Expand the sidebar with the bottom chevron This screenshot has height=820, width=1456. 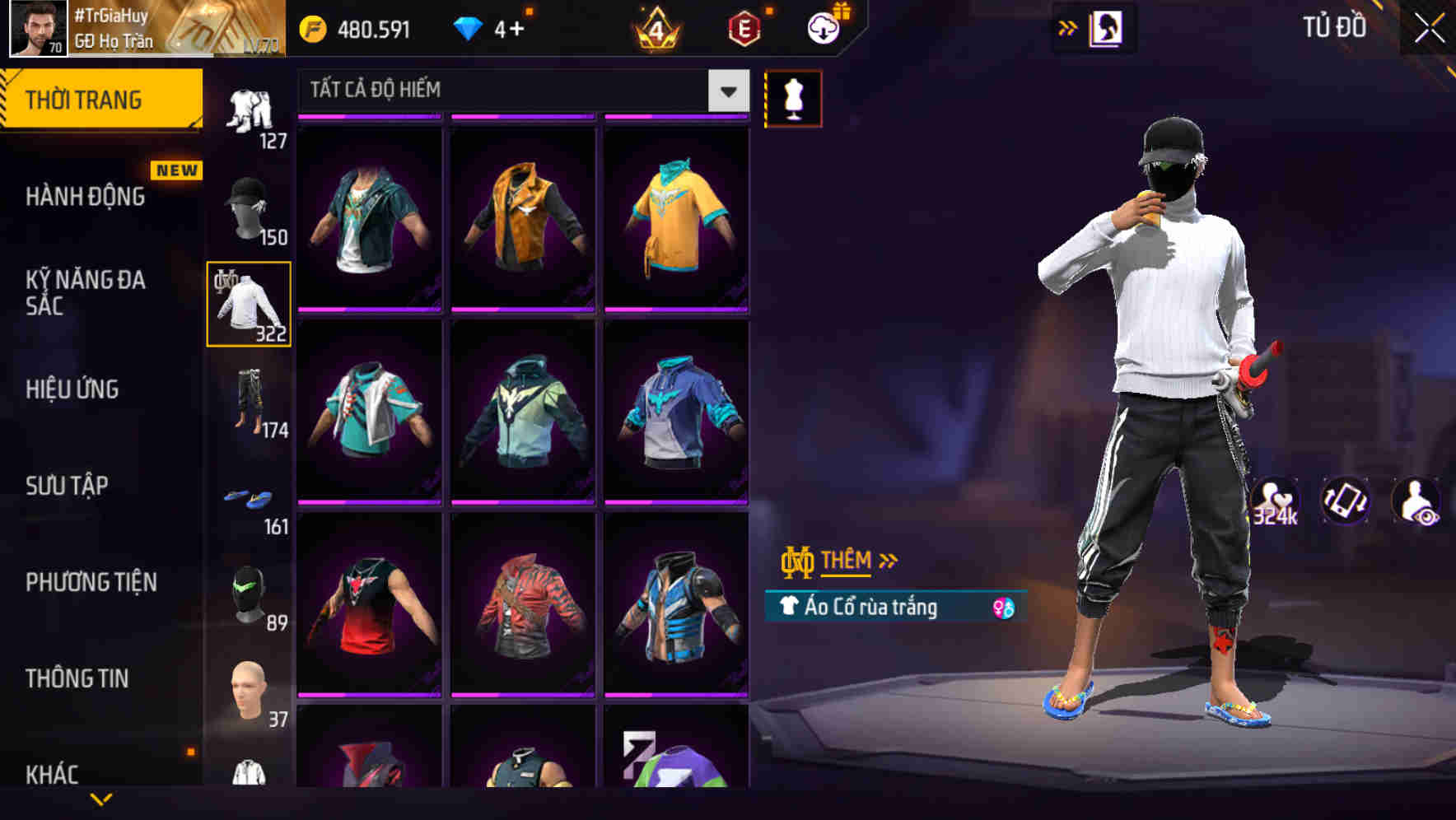pyautogui.click(x=101, y=797)
